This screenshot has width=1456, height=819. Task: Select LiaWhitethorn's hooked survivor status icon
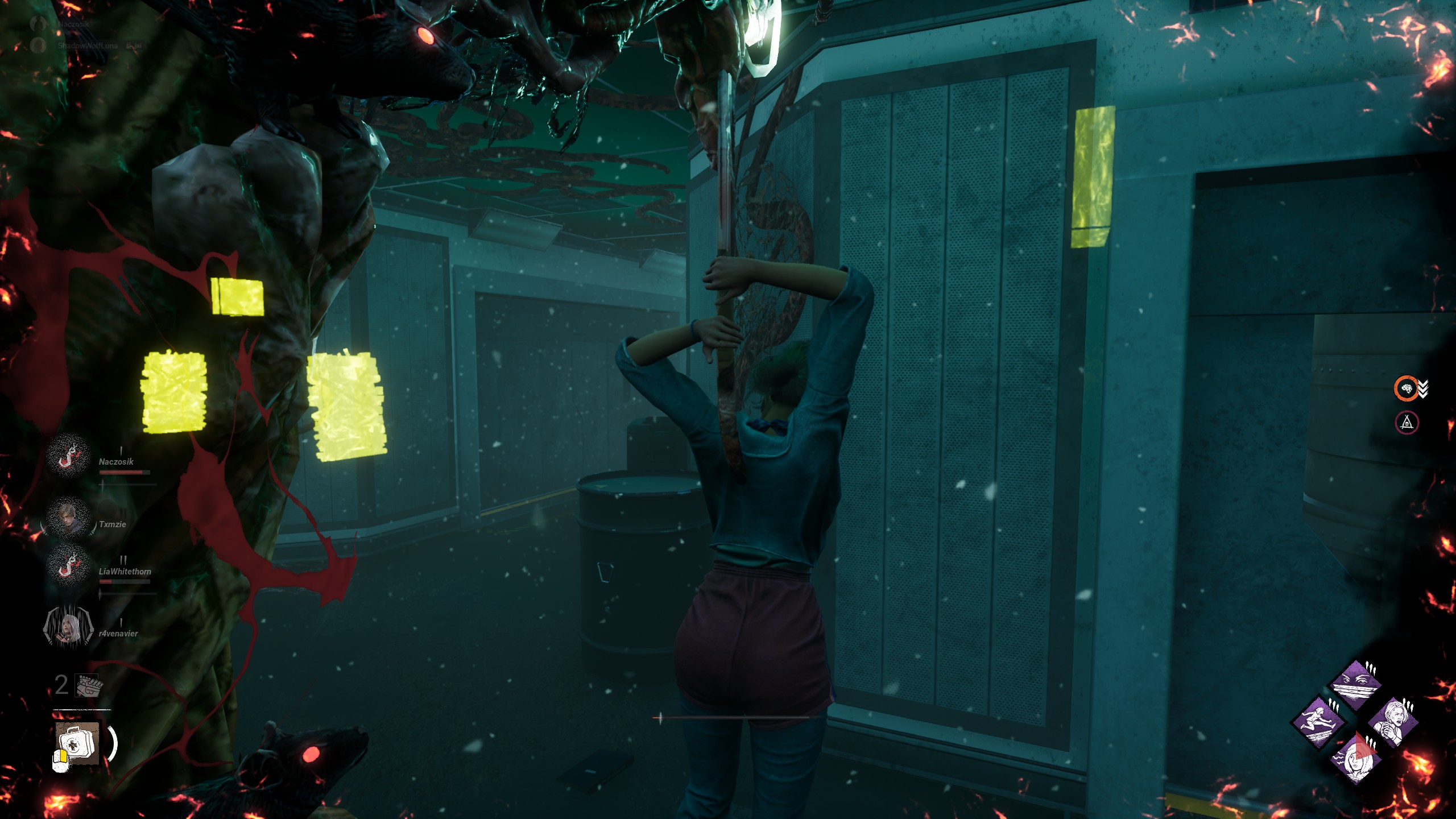[x=68, y=566]
